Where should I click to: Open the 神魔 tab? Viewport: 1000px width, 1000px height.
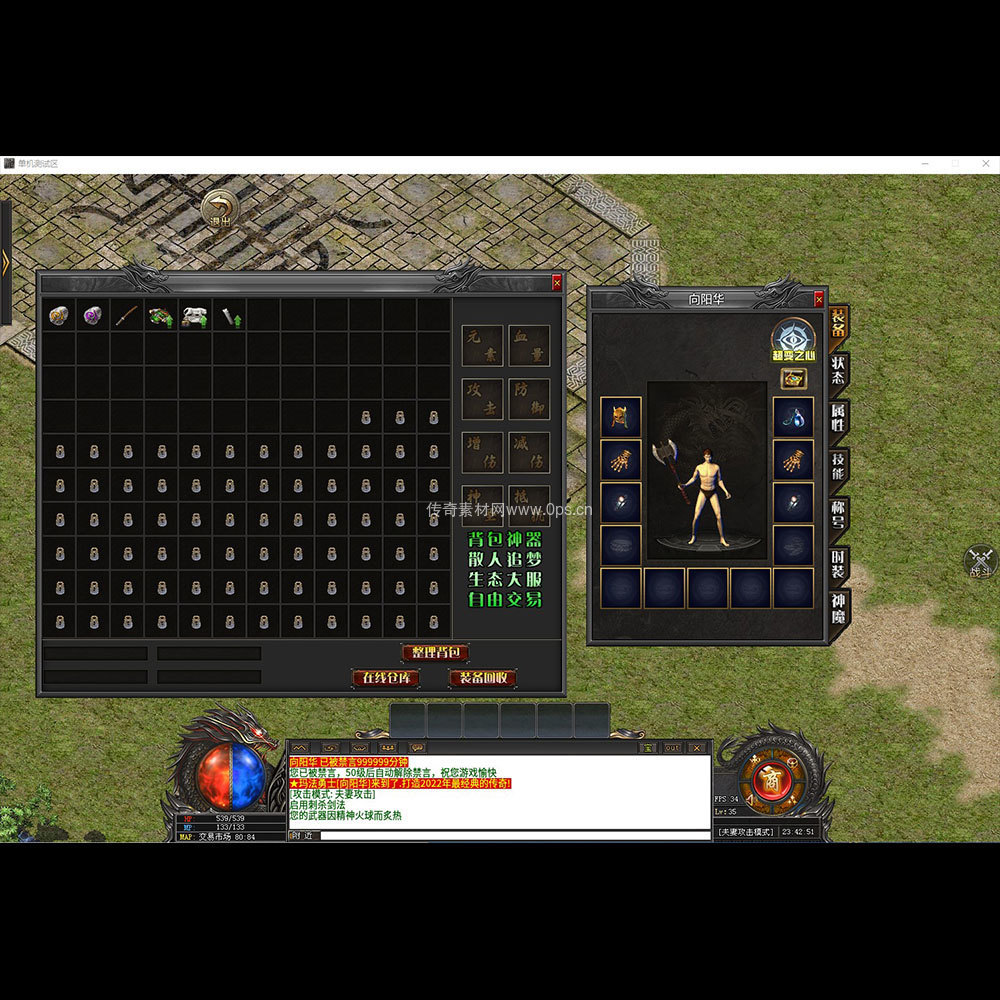[x=838, y=609]
